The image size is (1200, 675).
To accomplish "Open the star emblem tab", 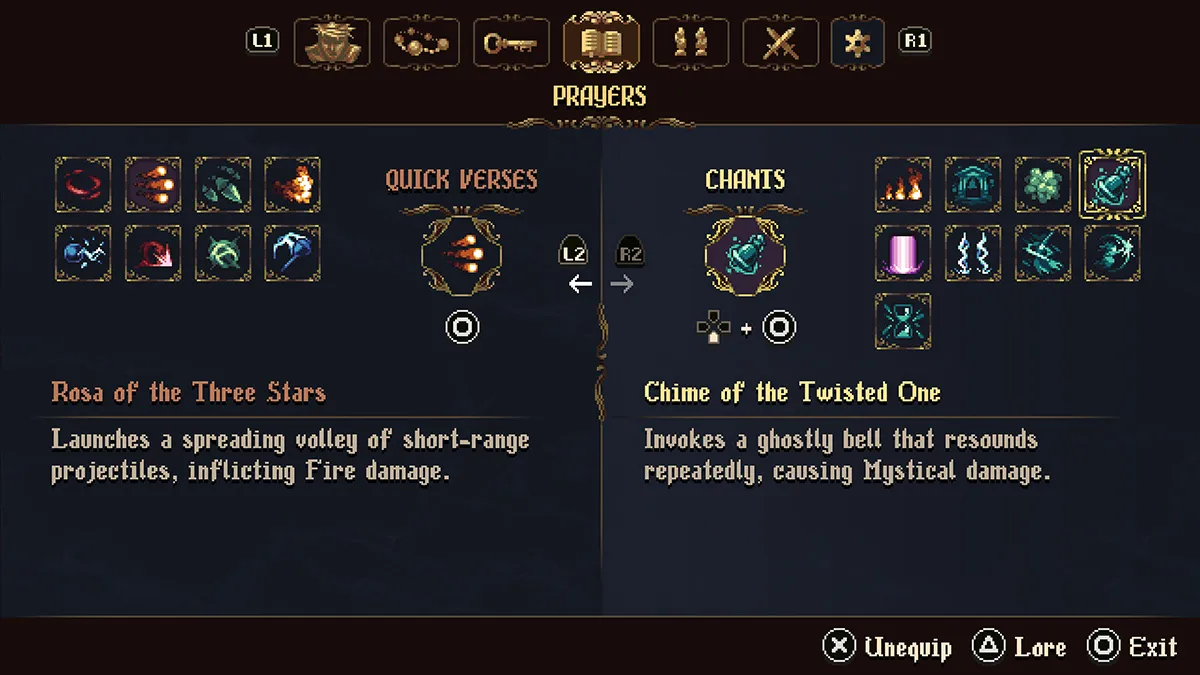I will tap(857, 43).
